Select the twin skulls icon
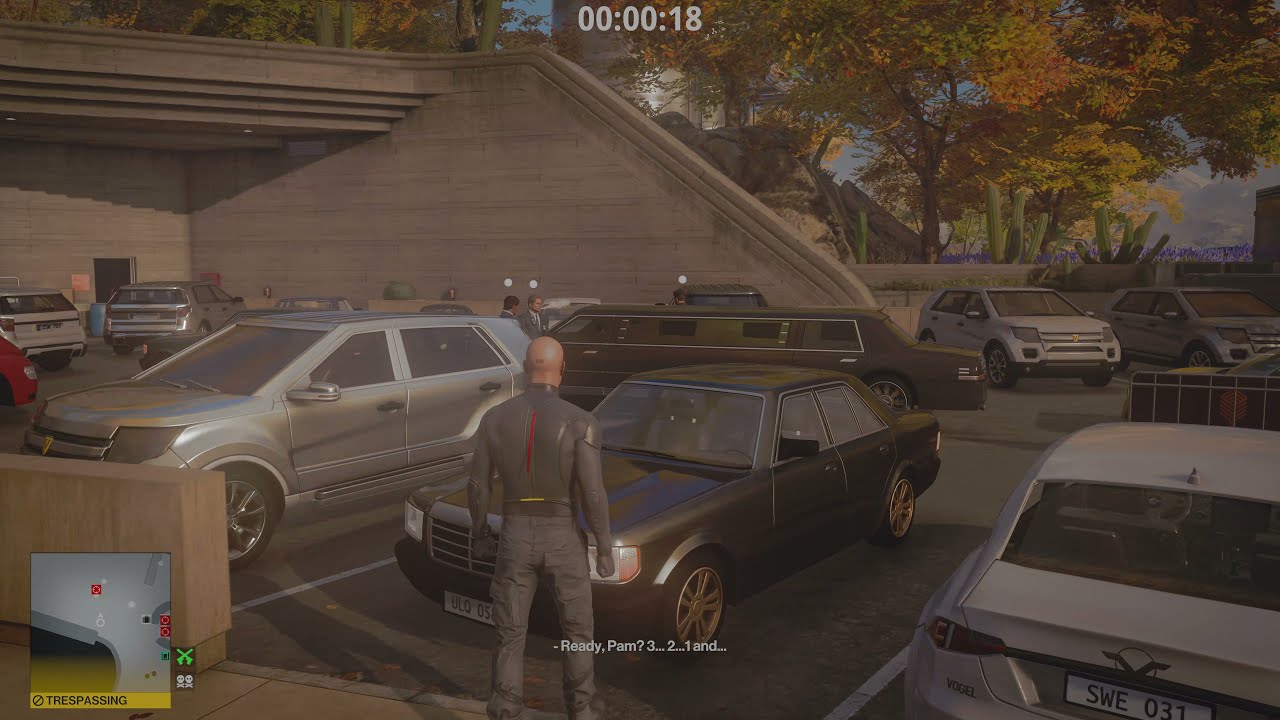The height and width of the screenshot is (720, 1280). click(x=185, y=679)
